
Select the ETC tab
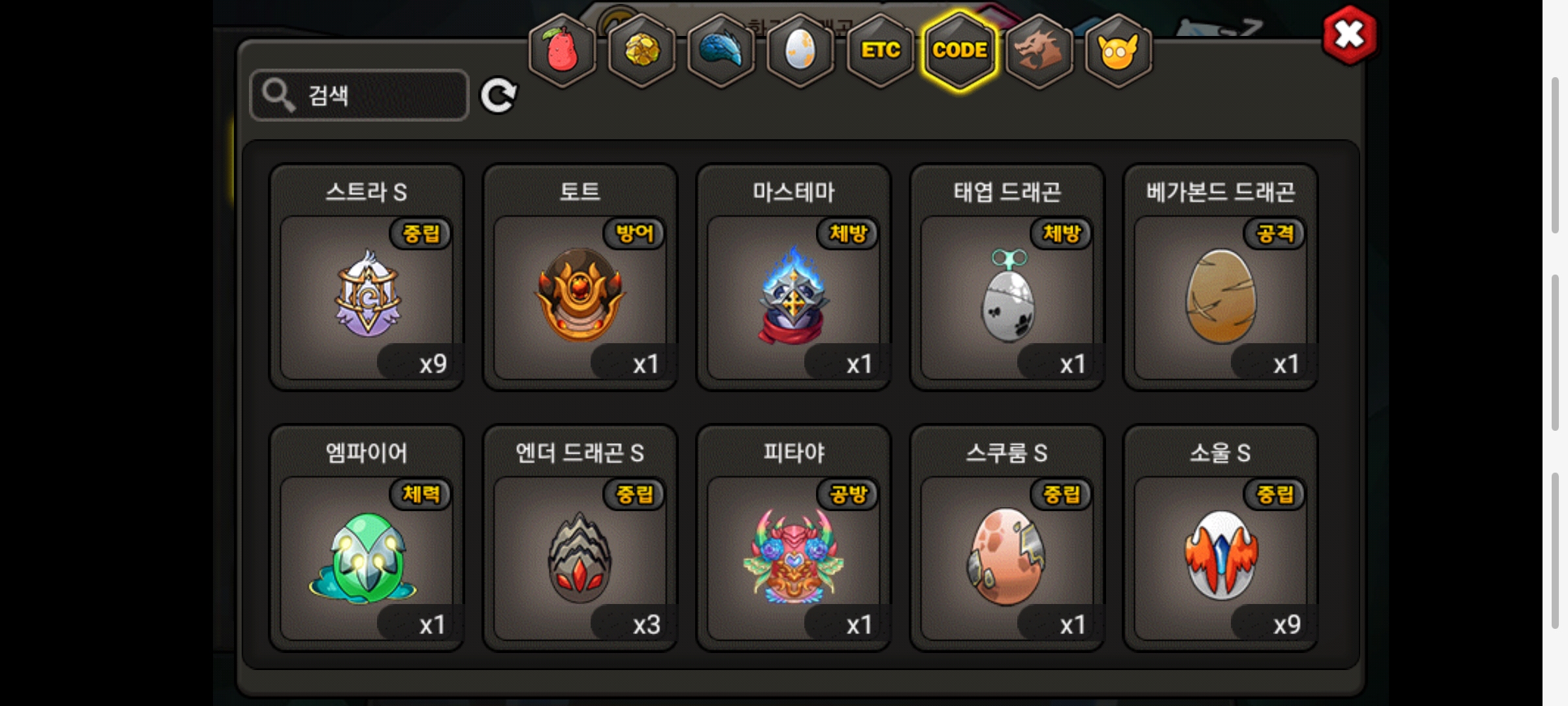tap(880, 50)
